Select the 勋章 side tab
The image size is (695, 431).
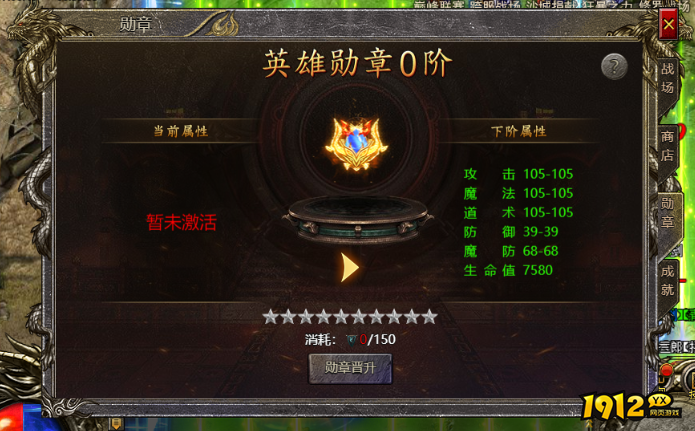coord(667,214)
